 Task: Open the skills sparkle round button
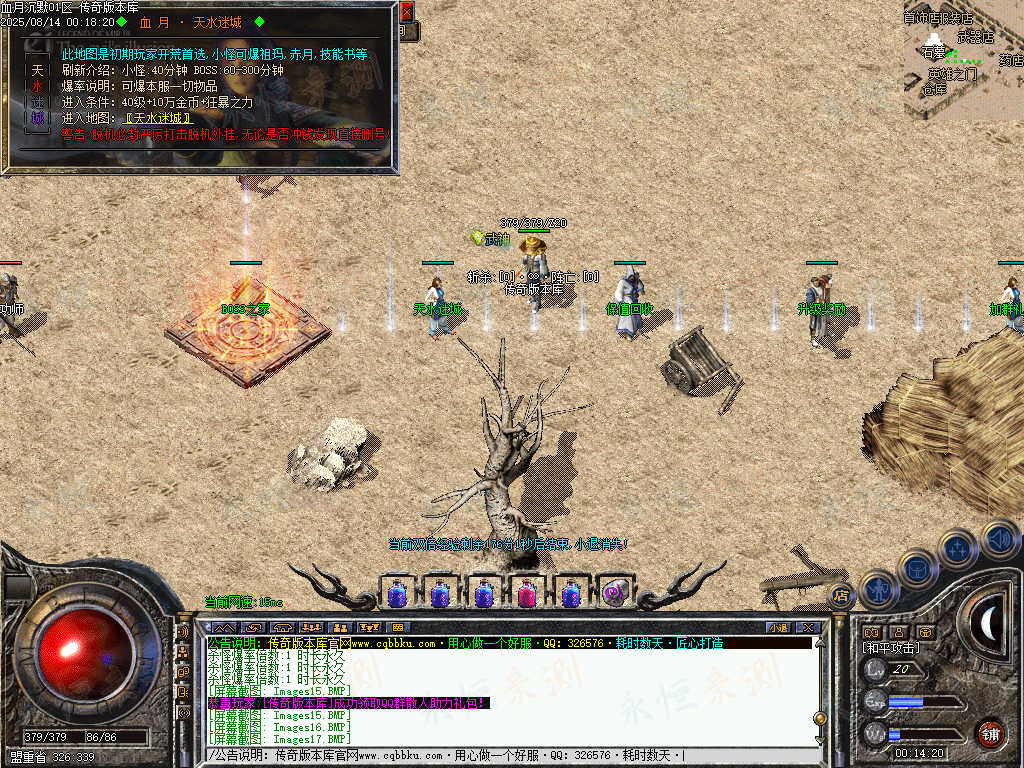957,548
